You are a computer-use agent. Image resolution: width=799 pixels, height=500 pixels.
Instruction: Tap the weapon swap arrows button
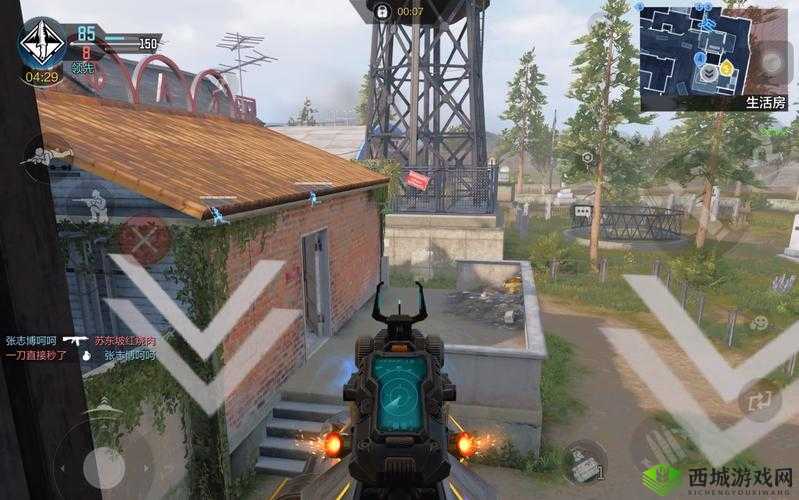coord(761,399)
